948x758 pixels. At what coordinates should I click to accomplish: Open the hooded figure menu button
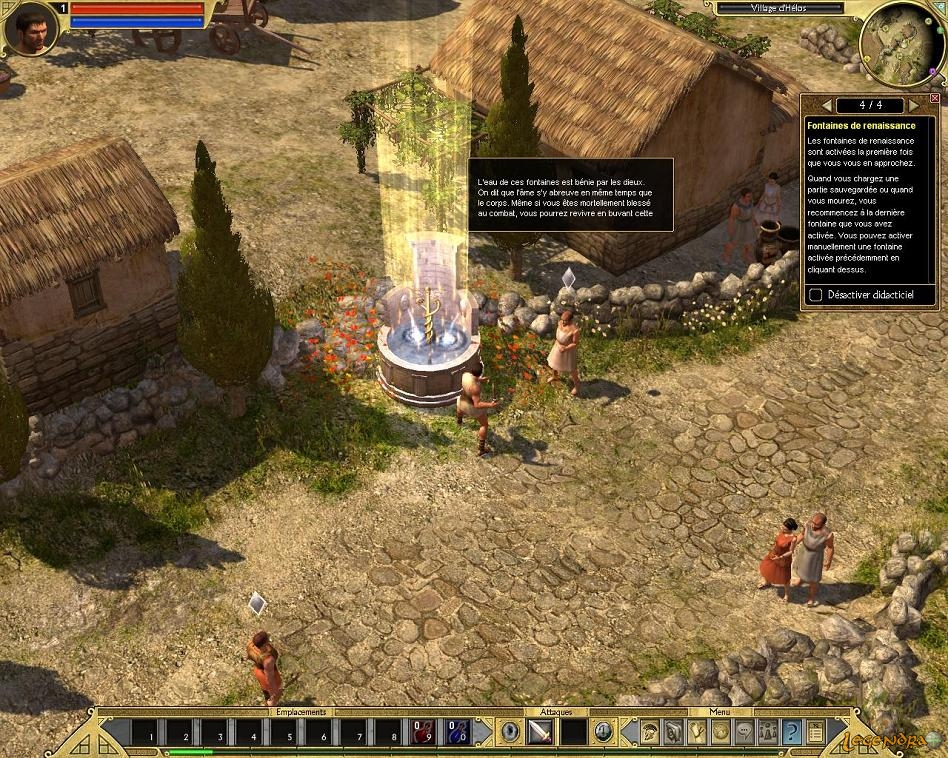(x=673, y=732)
